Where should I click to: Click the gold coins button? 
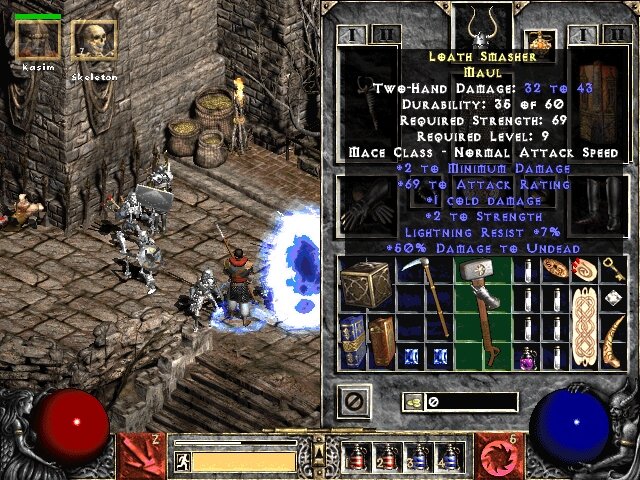coord(411,402)
